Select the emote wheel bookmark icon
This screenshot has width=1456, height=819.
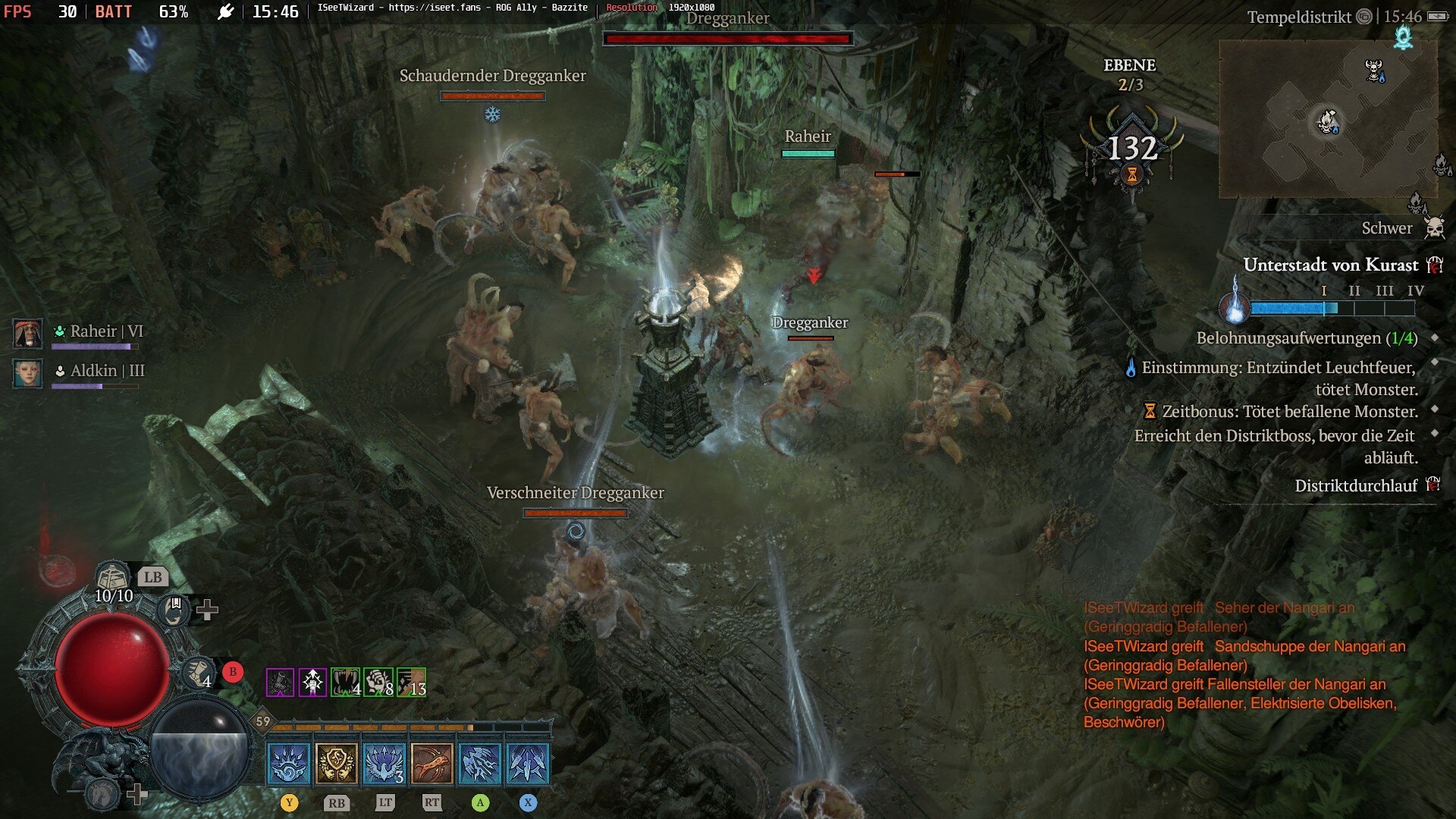click(x=174, y=608)
